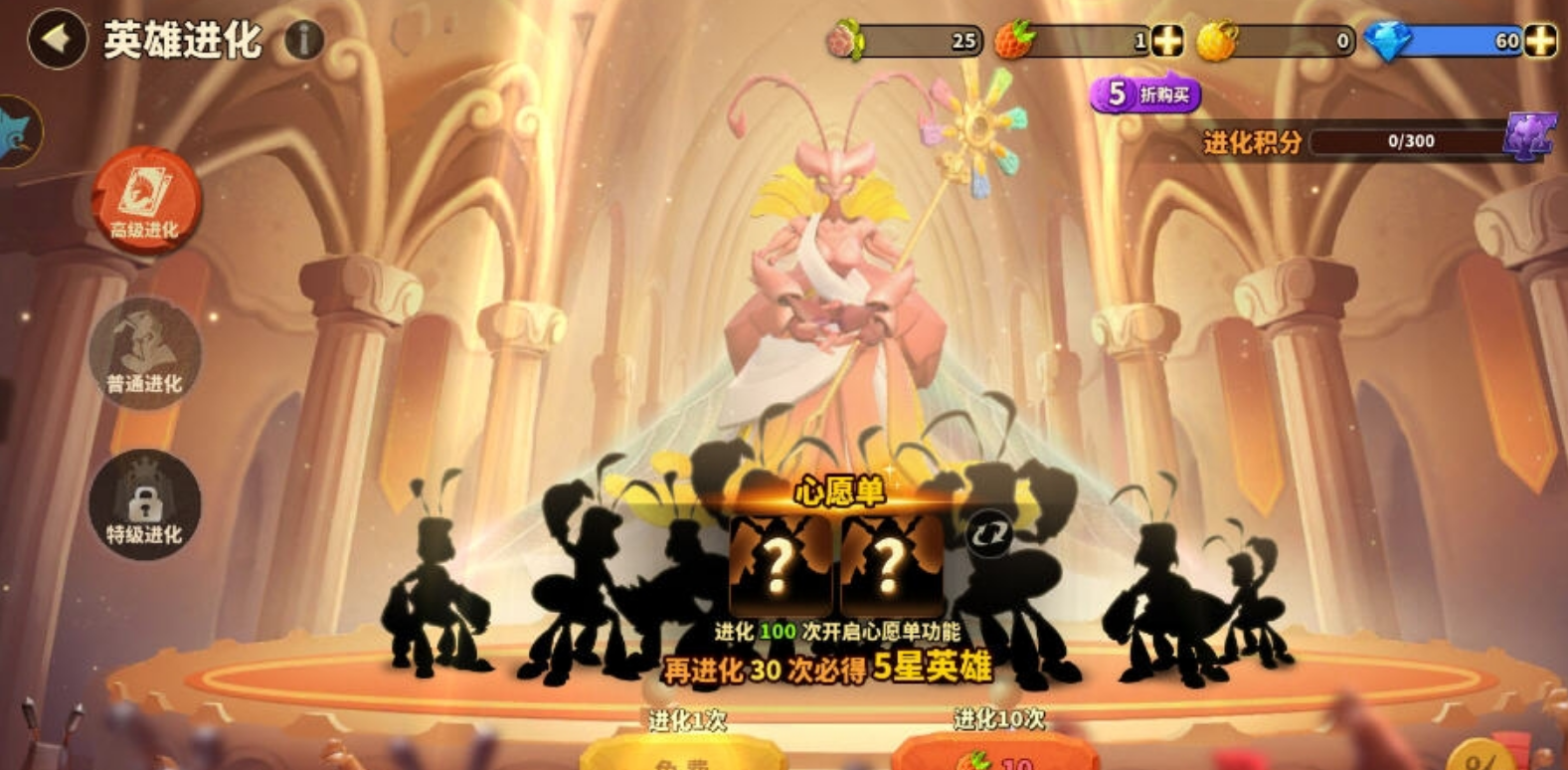1568x770 pixels.
Task: Switch to the 高级进化 tab
Action: coord(146,200)
